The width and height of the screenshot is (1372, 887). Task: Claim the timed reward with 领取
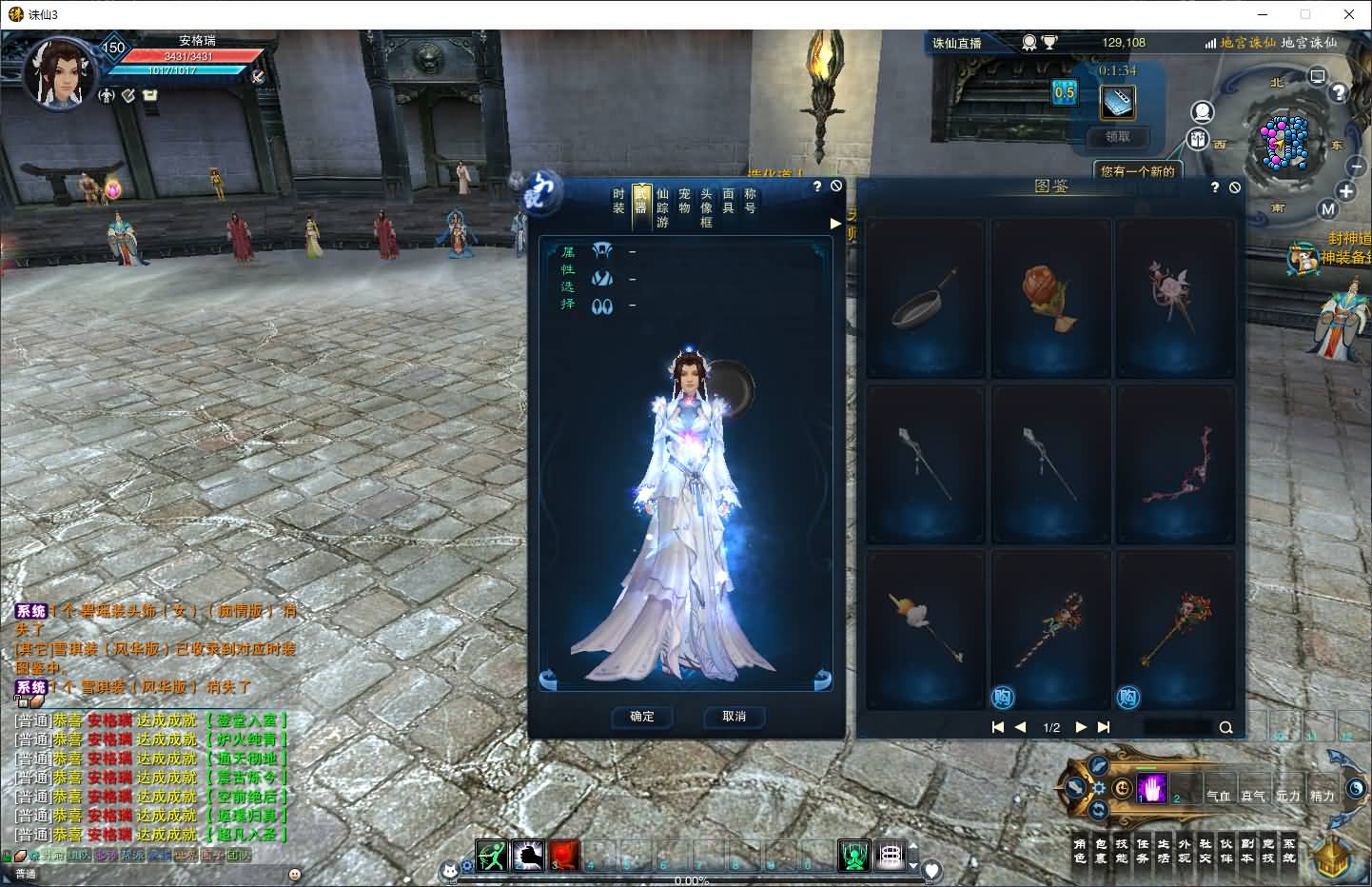click(x=1118, y=137)
